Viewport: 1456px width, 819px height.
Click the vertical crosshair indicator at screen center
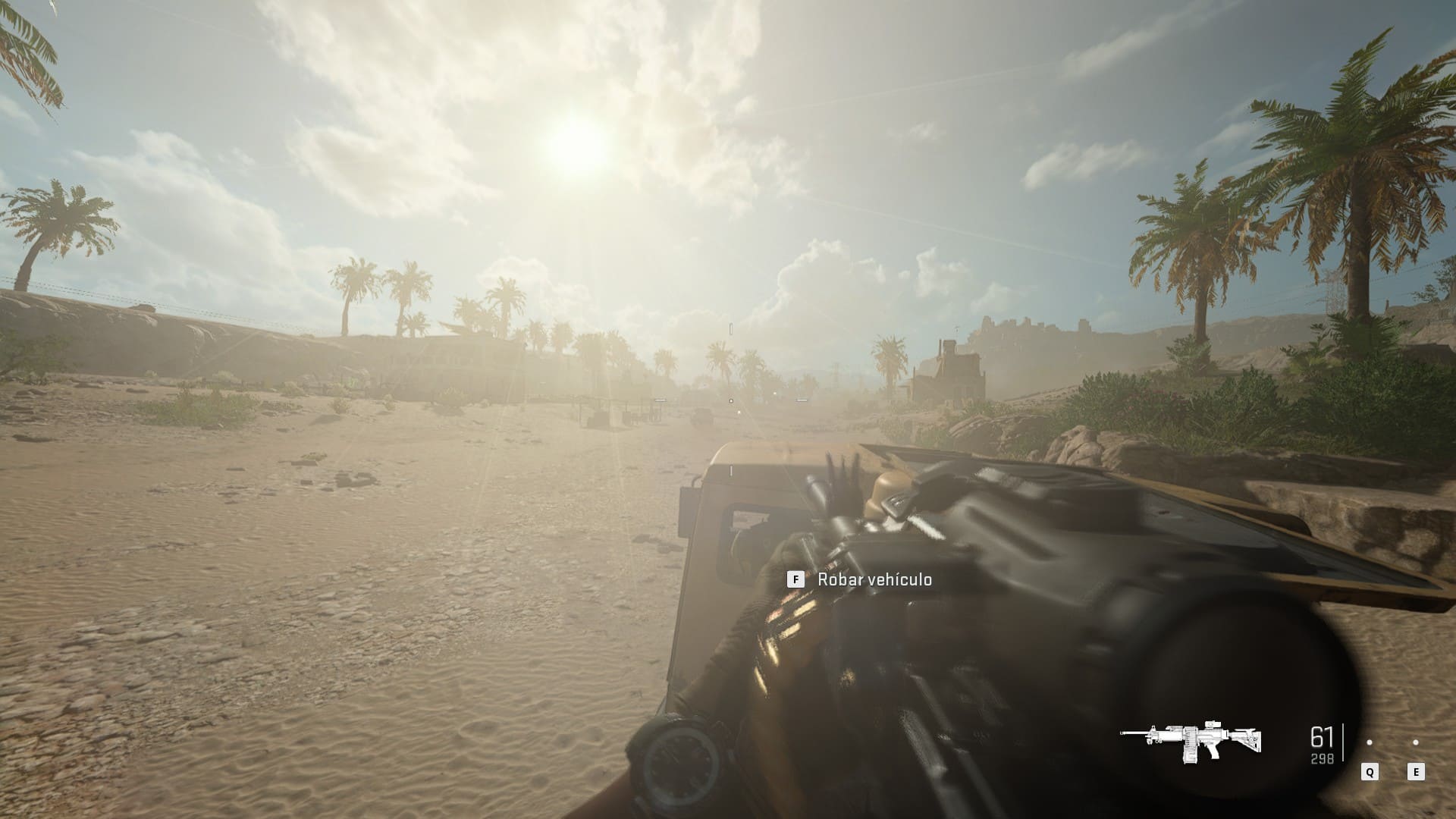click(731, 469)
